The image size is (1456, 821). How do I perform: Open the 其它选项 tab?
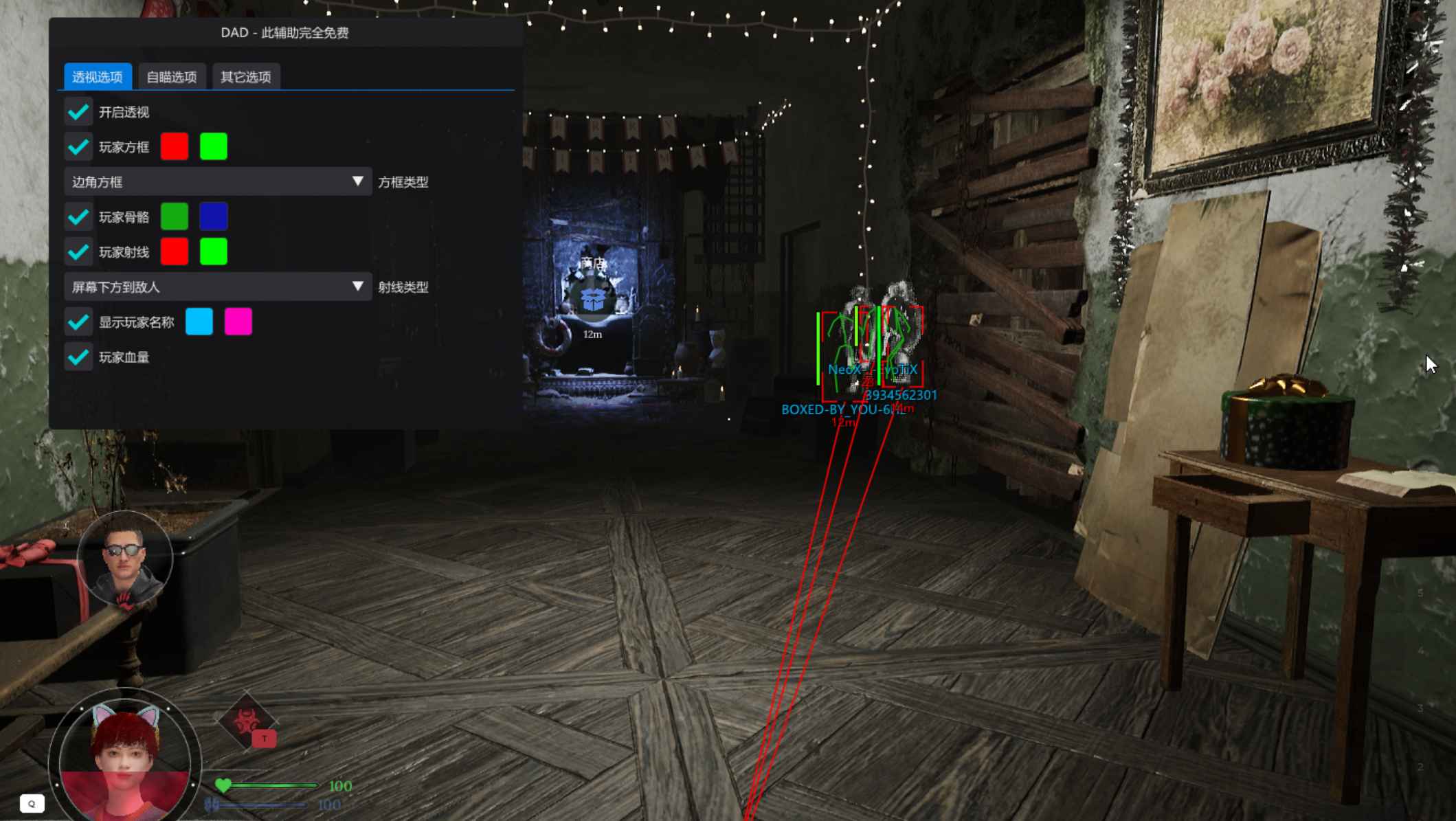[247, 77]
